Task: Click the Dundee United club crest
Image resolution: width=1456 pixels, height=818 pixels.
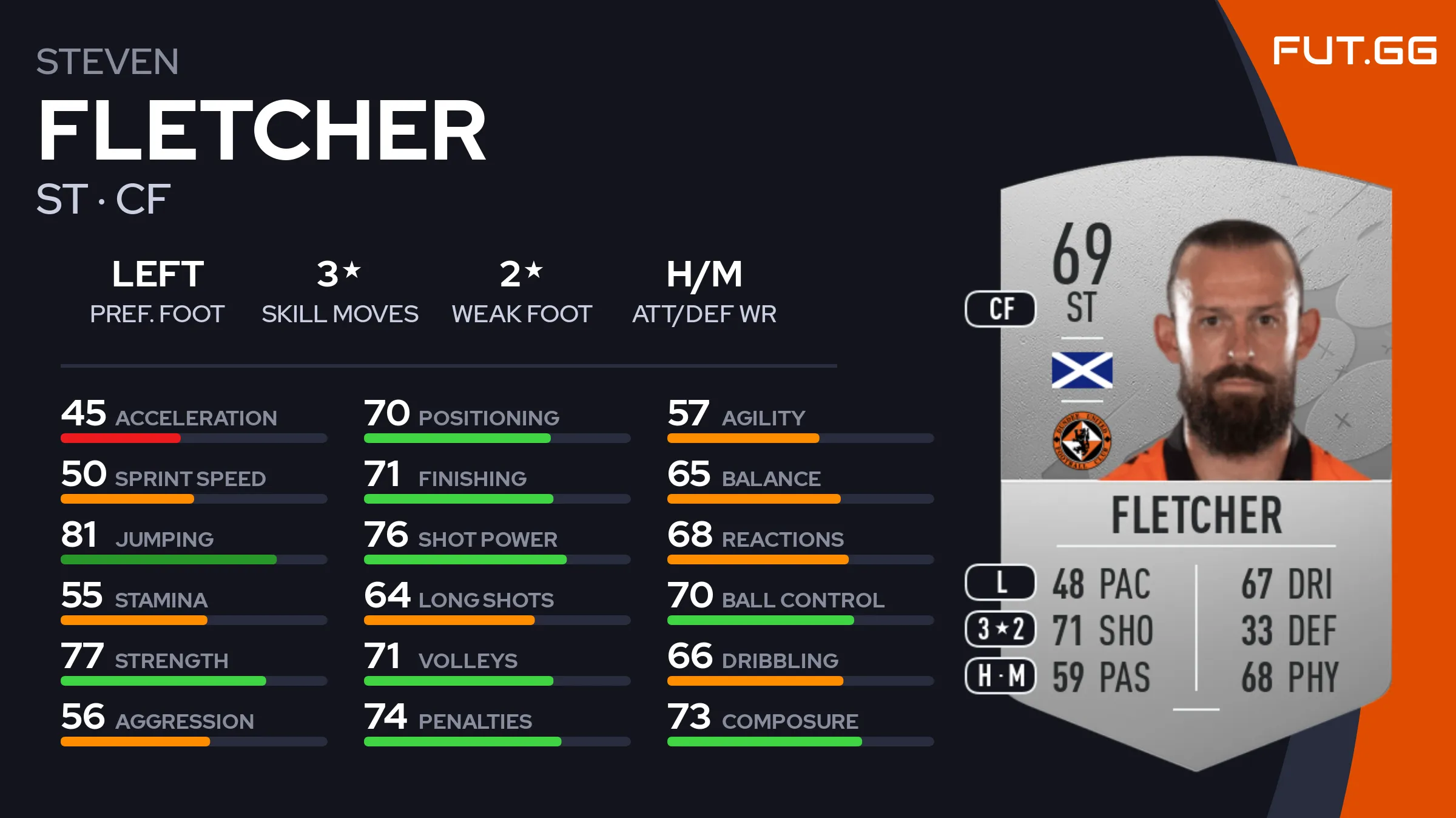Action: 1082,441
